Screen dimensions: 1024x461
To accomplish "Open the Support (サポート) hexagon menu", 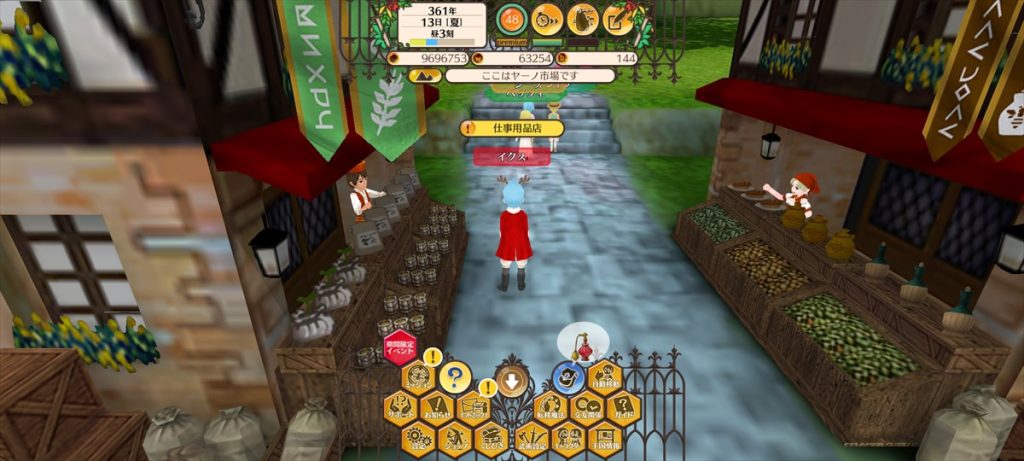I will click(x=400, y=408).
